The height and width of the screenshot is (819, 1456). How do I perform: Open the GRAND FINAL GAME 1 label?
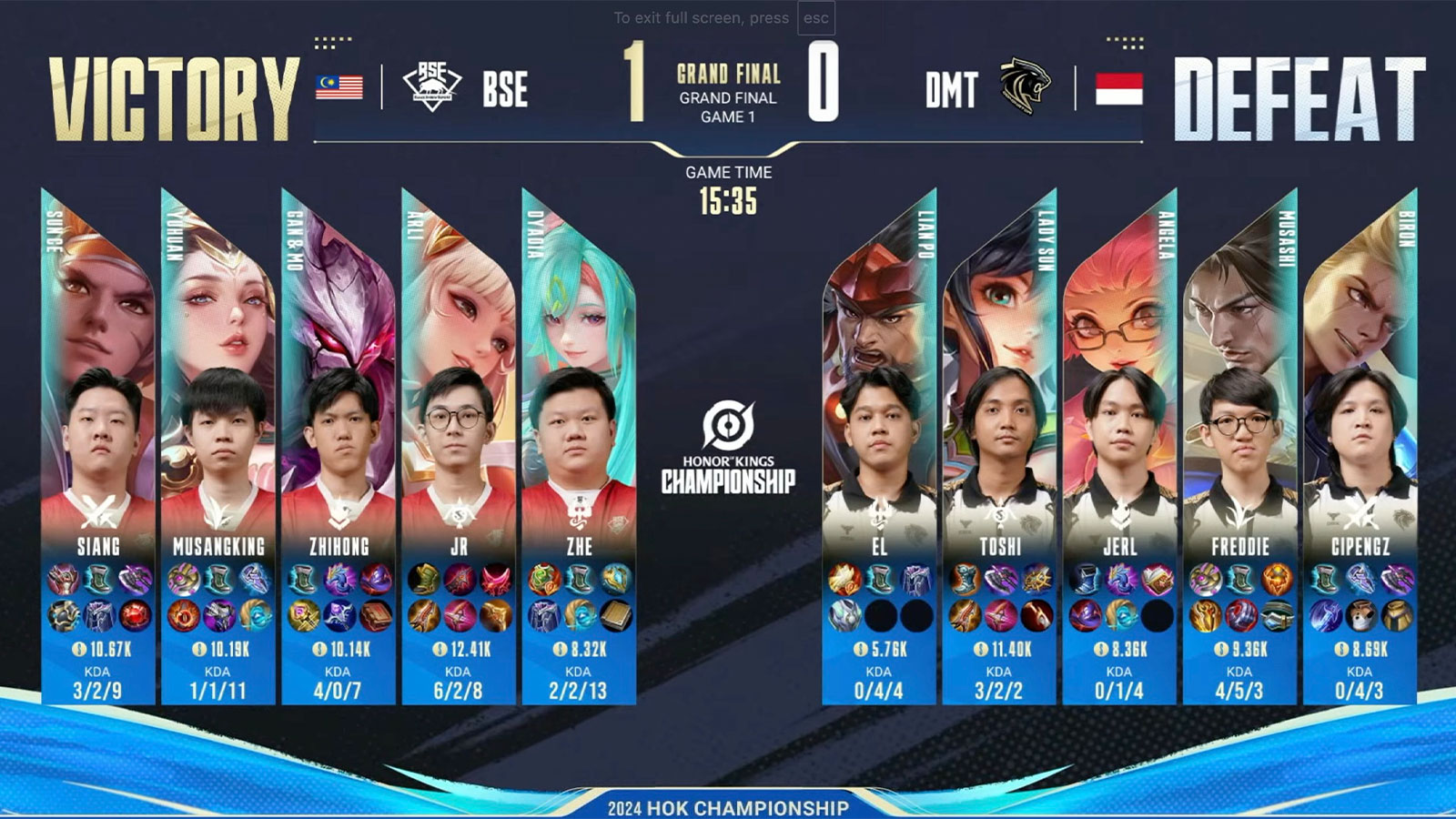[x=728, y=100]
